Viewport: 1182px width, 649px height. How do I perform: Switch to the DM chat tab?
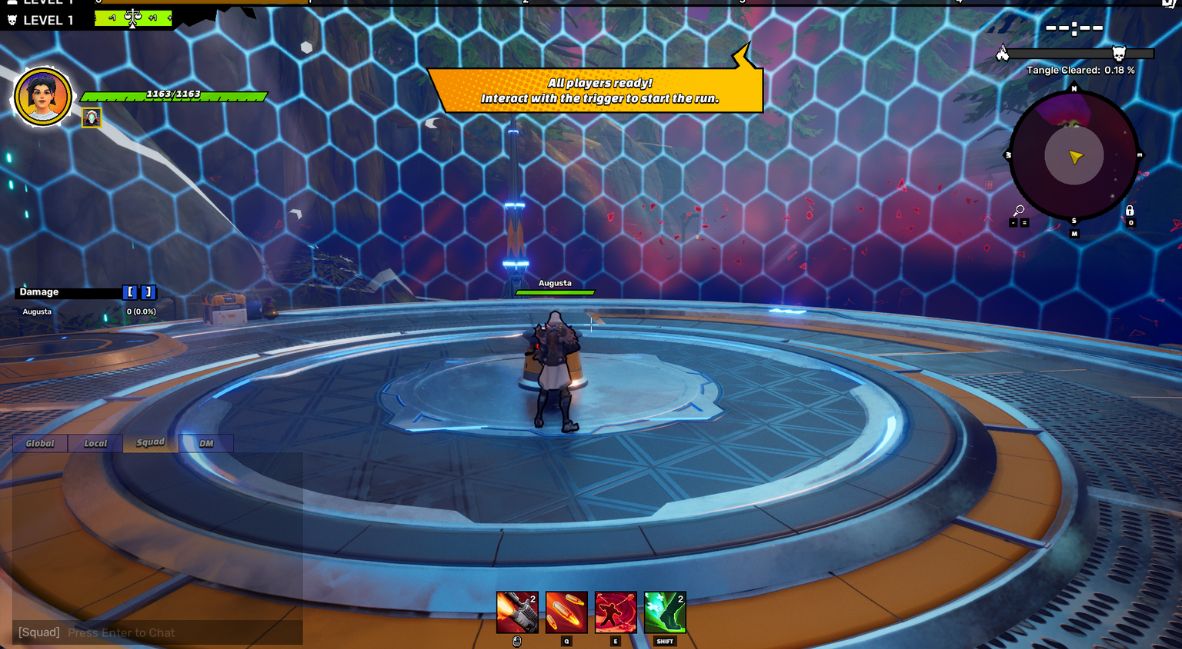[x=206, y=443]
